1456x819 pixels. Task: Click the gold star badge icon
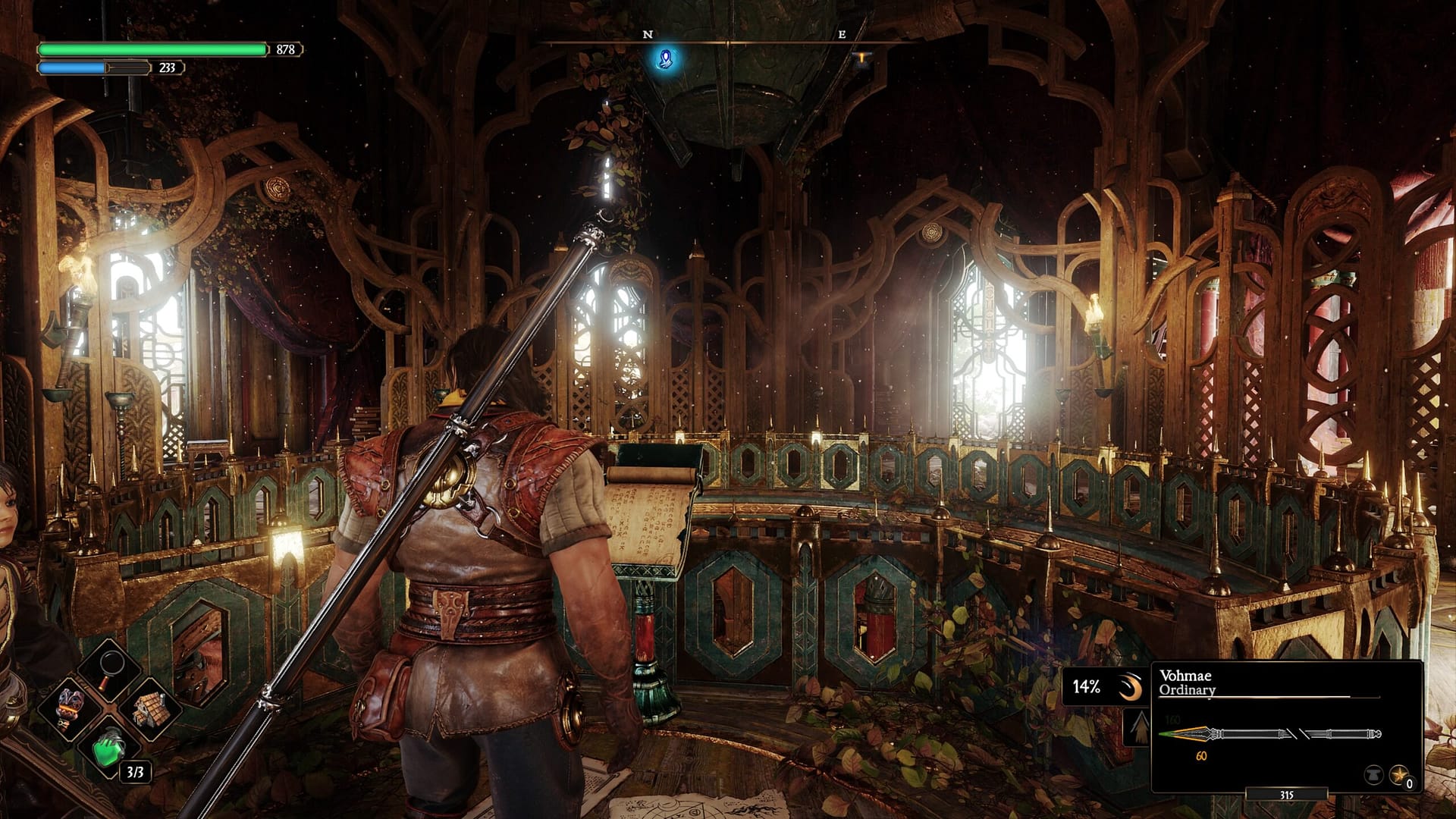[x=1399, y=775]
